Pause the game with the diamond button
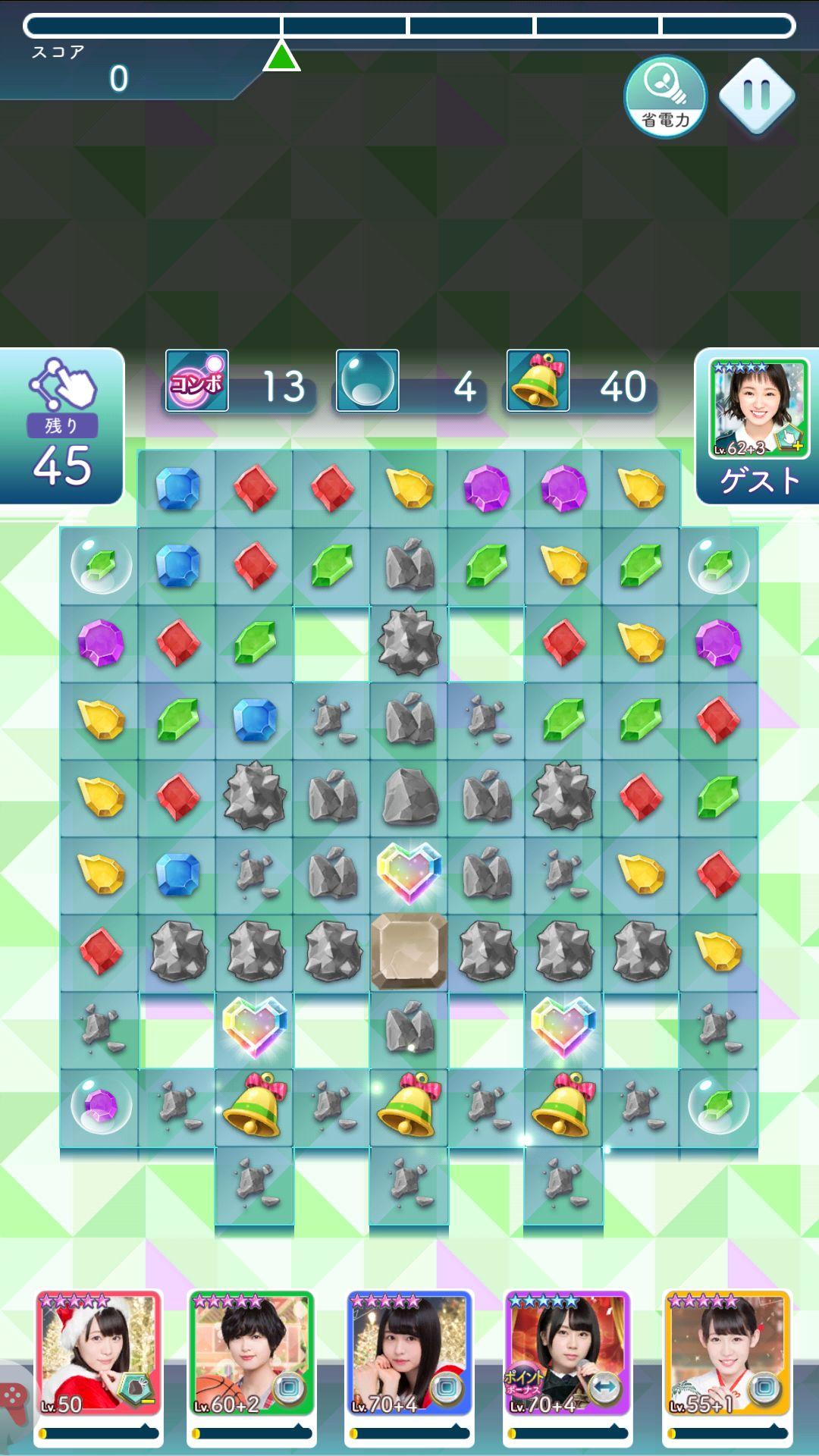 point(756,96)
